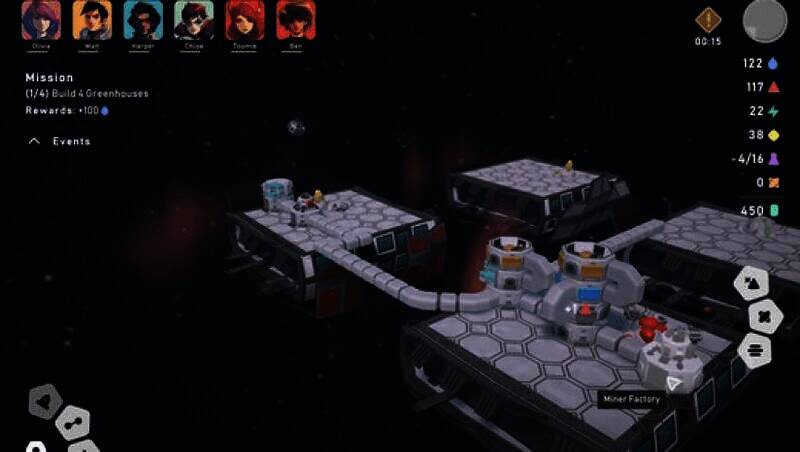Click the hexagon button with an X icon
Image resolution: width=800 pixels, height=452 pixels.
[x=763, y=317]
